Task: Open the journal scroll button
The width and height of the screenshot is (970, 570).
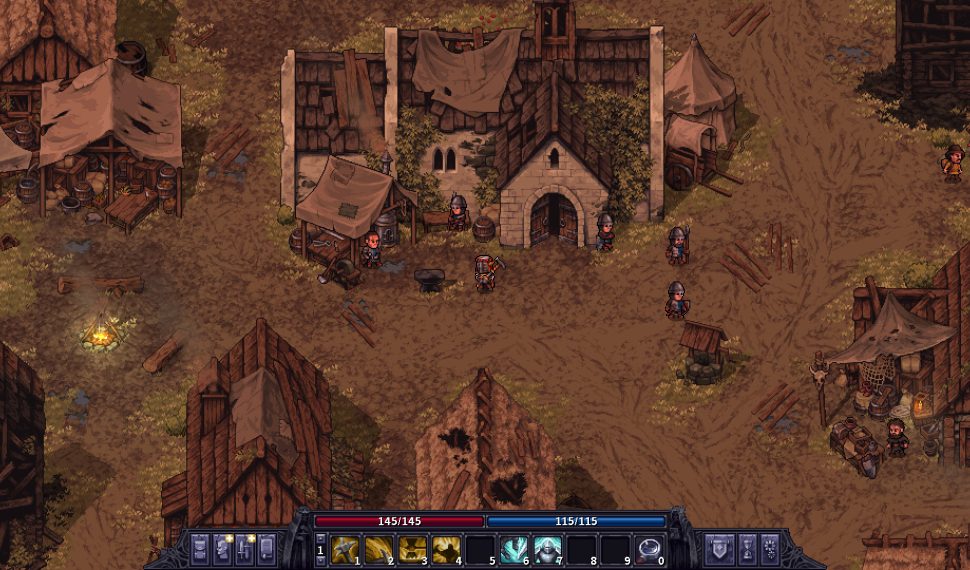Action: (266, 549)
